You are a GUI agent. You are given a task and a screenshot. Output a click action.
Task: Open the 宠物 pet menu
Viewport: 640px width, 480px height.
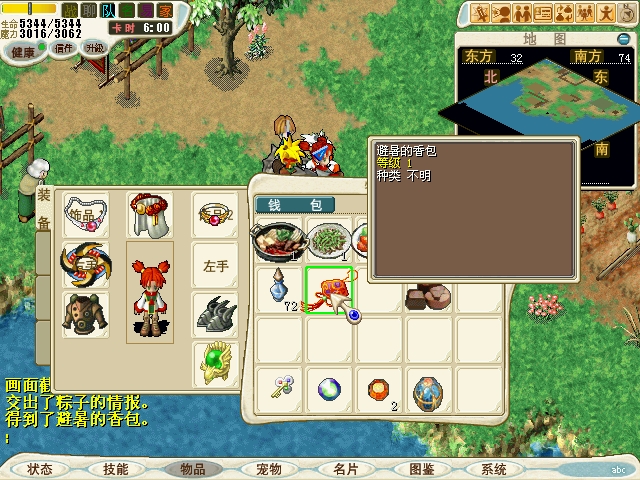[x=268, y=468]
